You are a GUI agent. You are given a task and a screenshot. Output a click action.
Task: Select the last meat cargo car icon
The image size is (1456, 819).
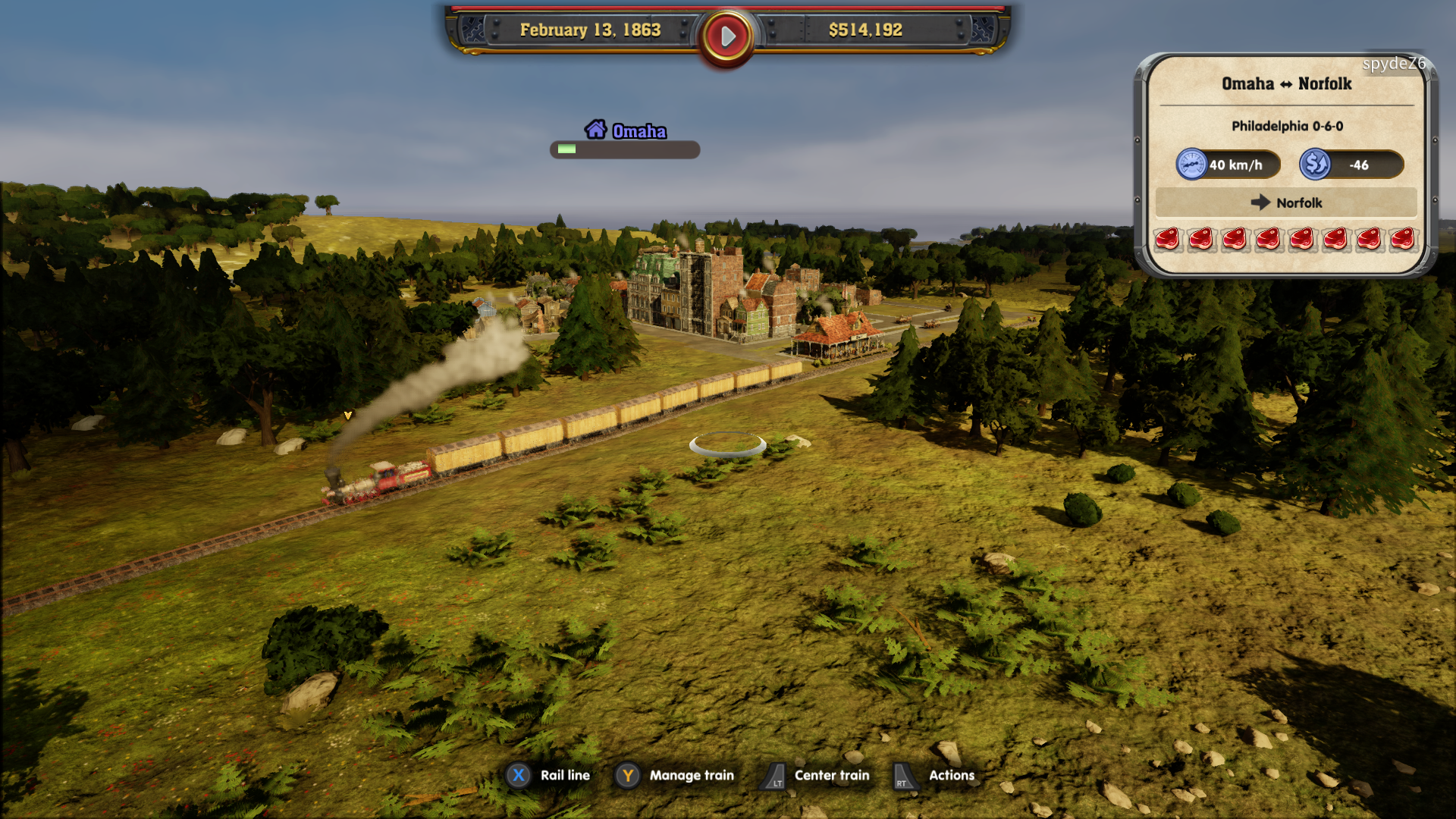pos(1404,239)
